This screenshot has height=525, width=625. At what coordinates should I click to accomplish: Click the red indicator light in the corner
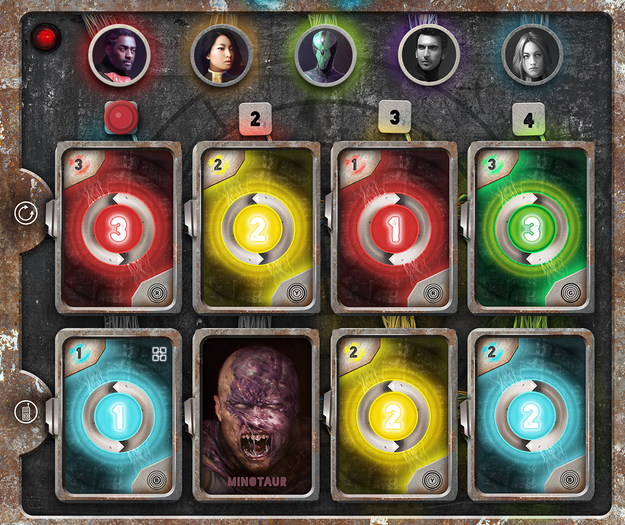coord(46,39)
